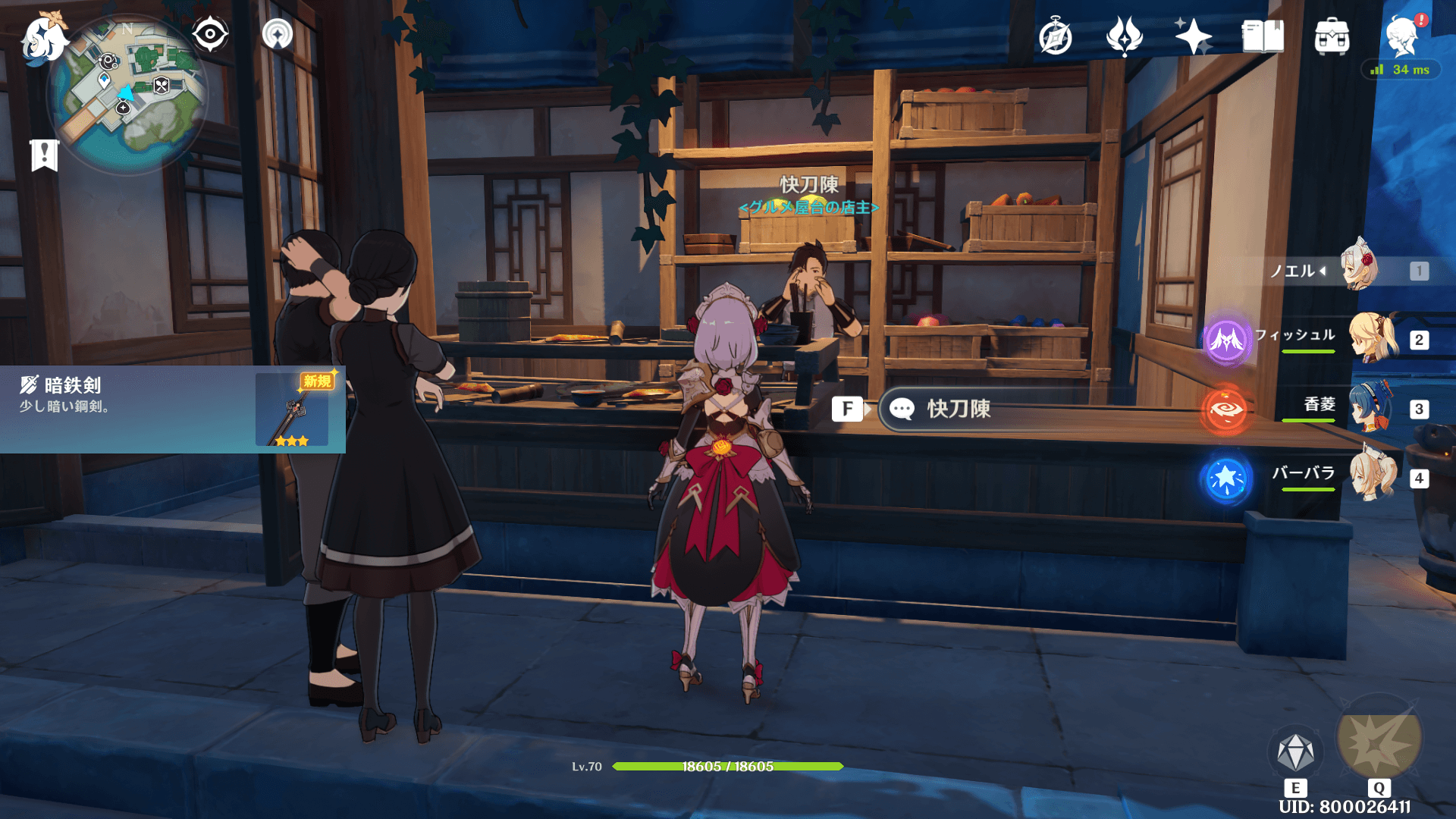Open the circular minimap
The height and width of the screenshot is (819, 1456).
[x=127, y=95]
